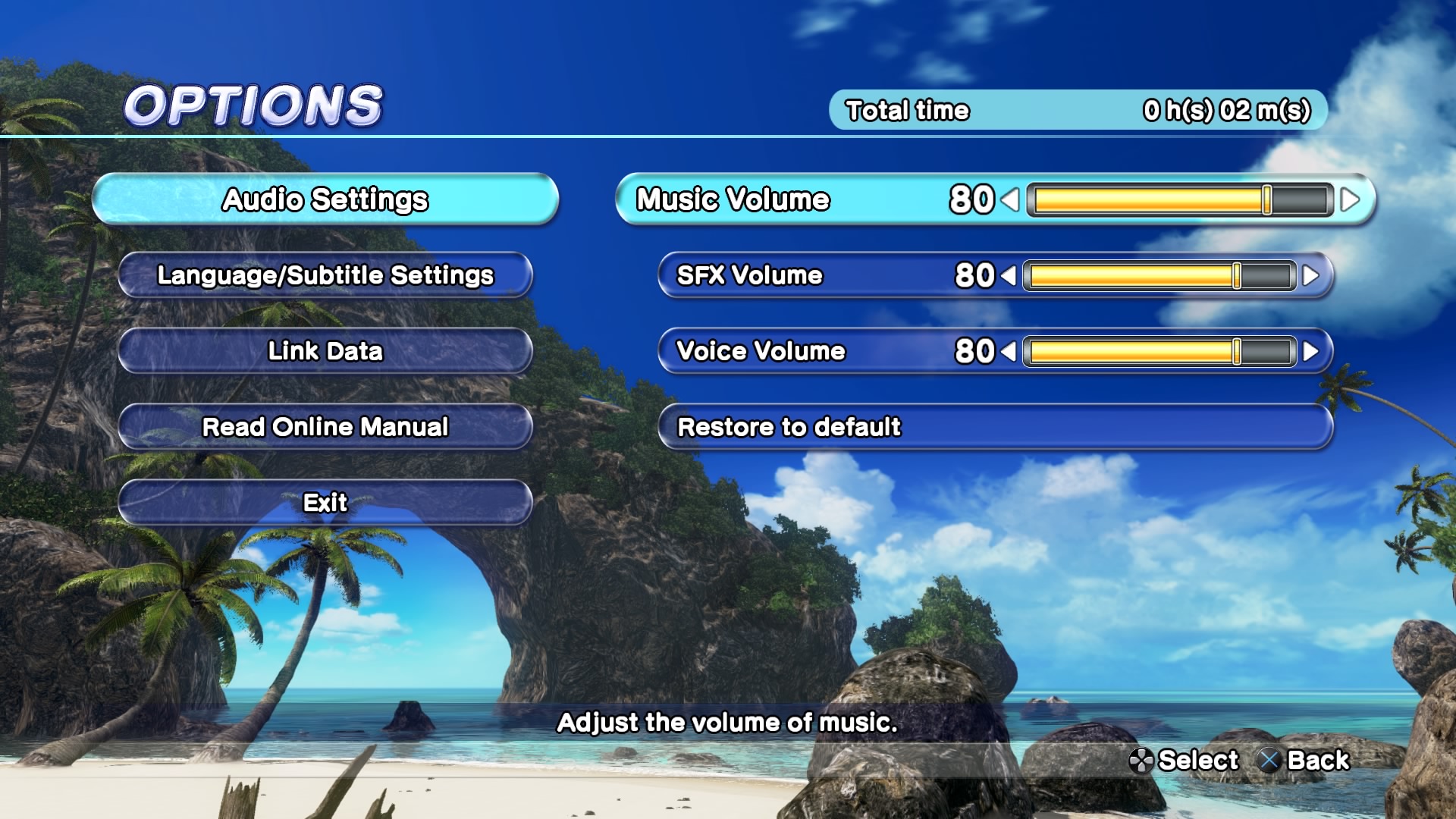Boost Voice Volume with right arrow
The image size is (1456, 819).
pos(1310,352)
